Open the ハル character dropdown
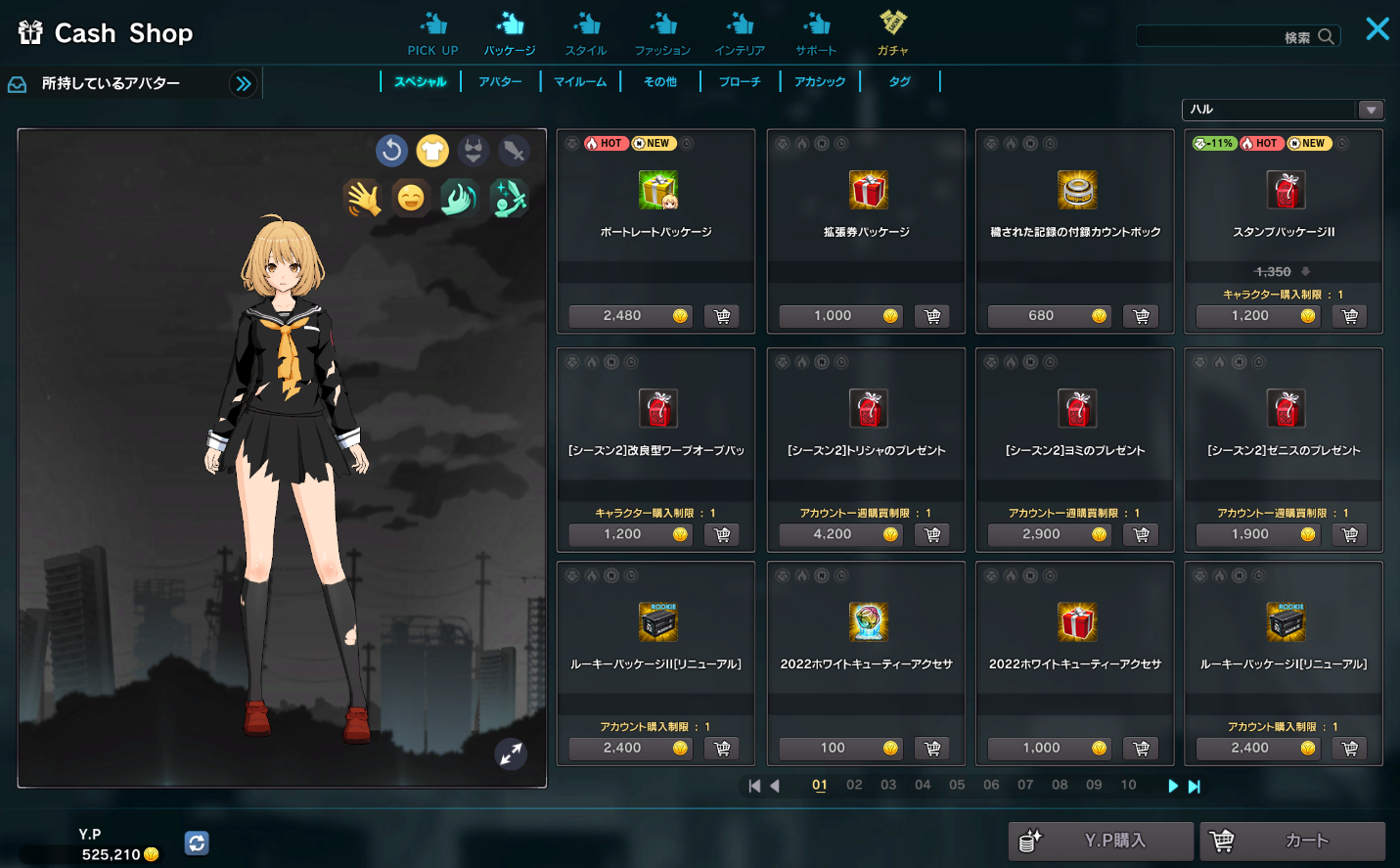 (x=1372, y=110)
